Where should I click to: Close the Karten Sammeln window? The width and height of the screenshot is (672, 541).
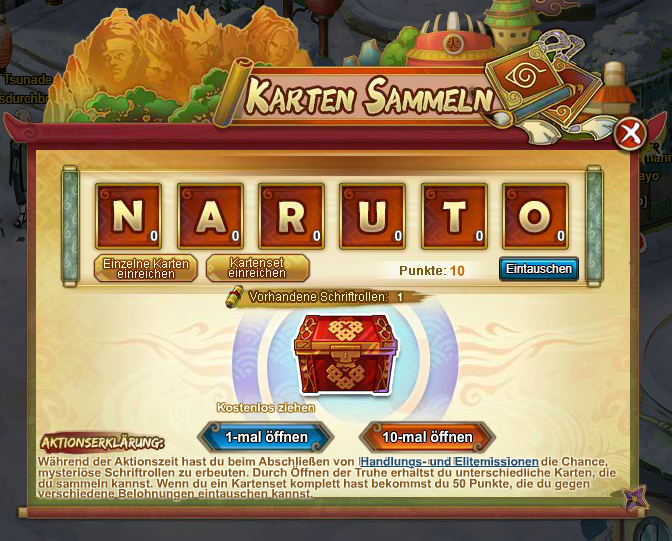[x=628, y=134]
